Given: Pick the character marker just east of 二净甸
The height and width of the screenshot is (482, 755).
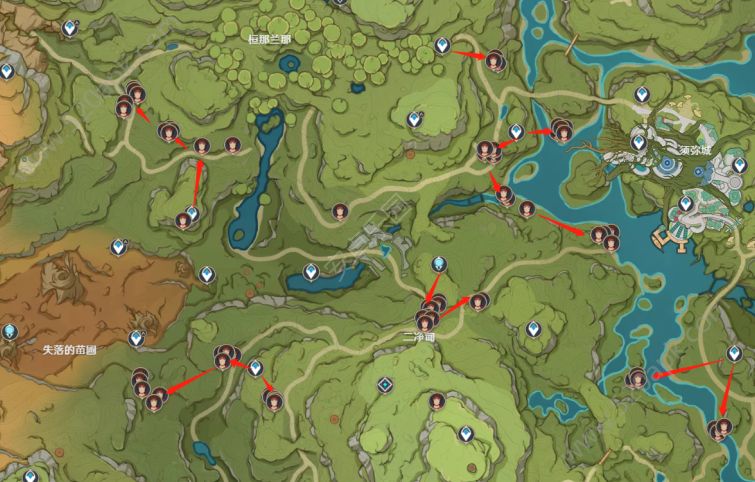Looking at the screenshot, I should click(x=478, y=300).
